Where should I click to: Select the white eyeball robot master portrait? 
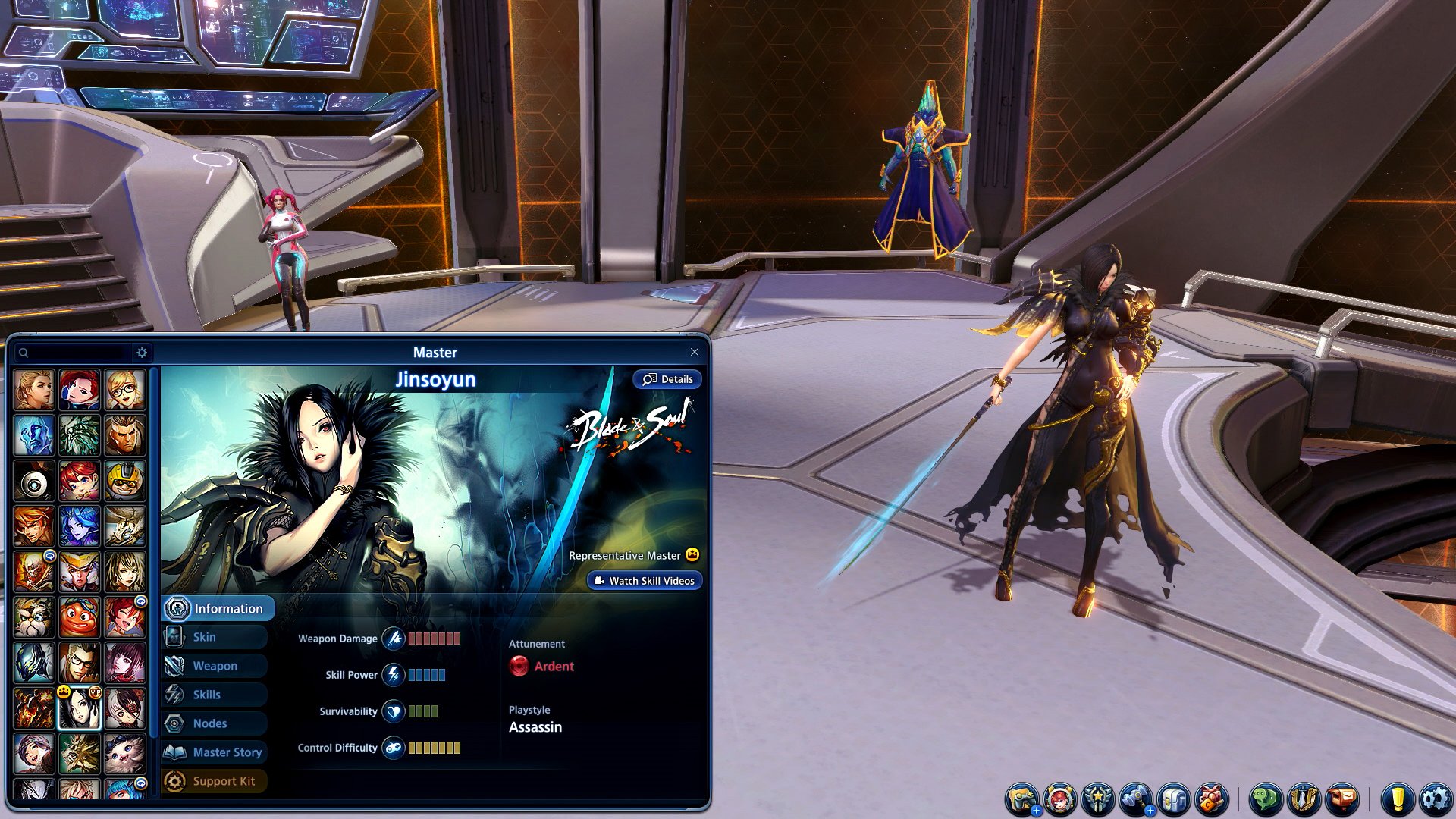(x=34, y=481)
